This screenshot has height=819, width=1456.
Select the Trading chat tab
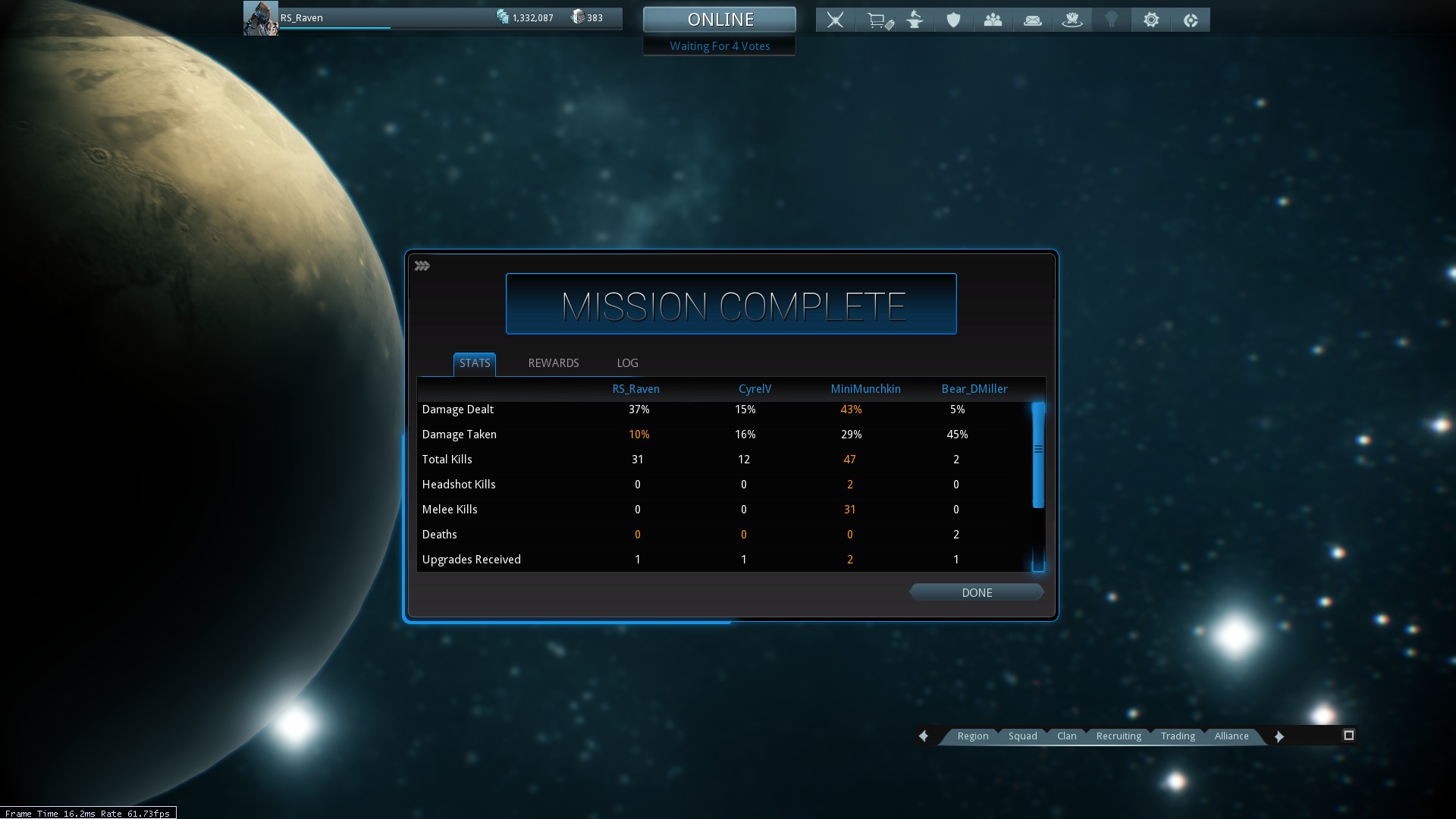[1178, 736]
